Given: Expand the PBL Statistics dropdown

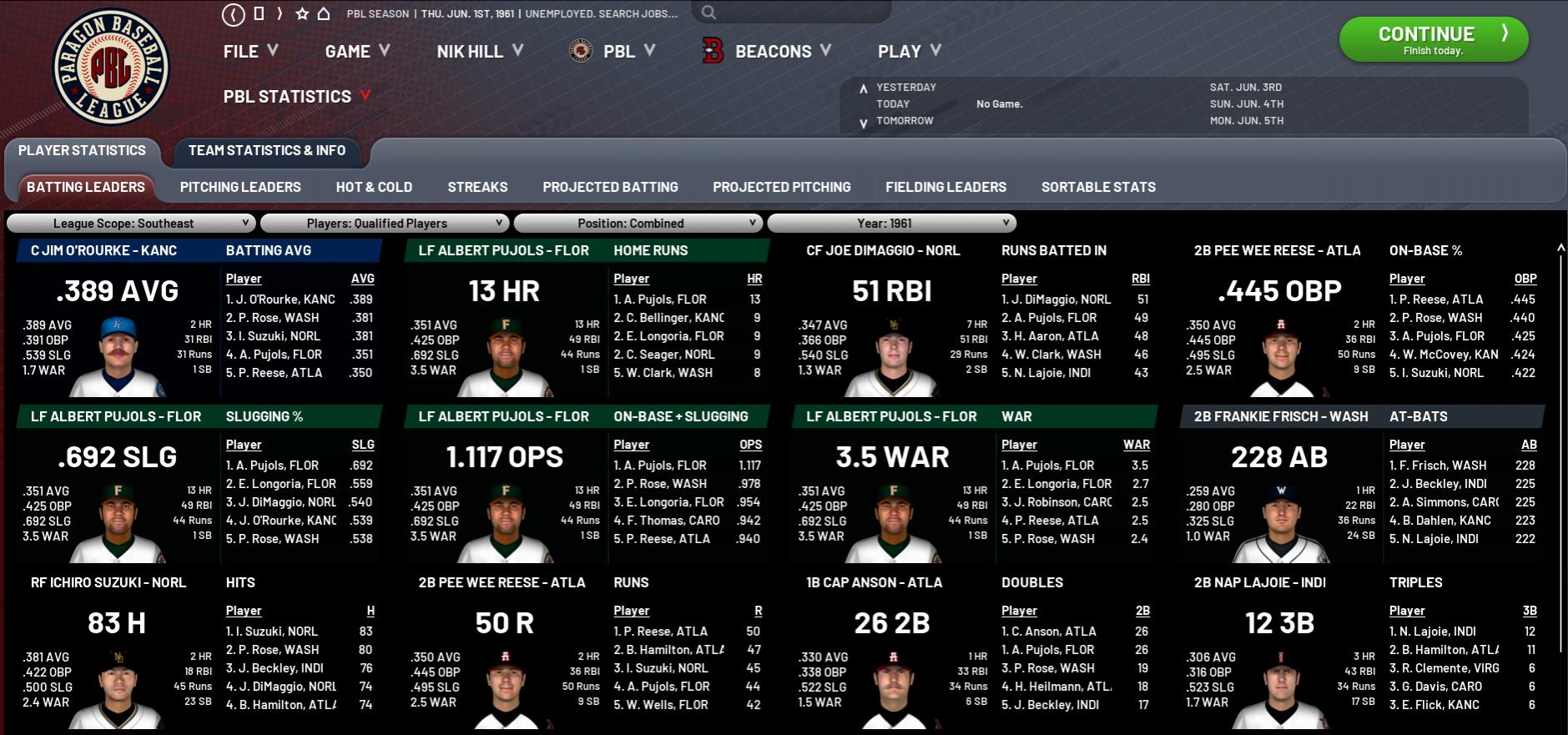Looking at the screenshot, I should tap(296, 97).
